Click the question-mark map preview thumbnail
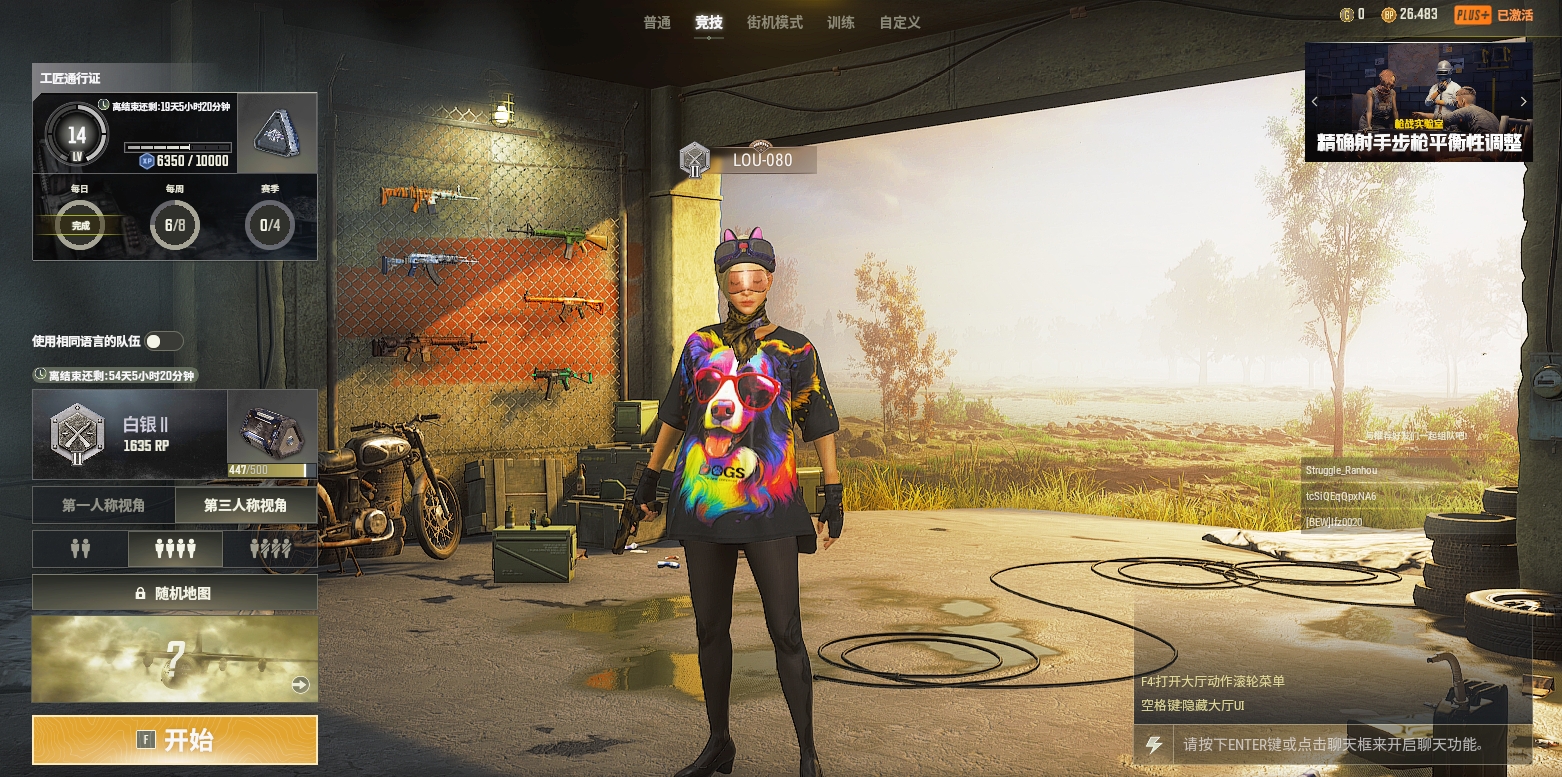1562x777 pixels. coord(175,658)
